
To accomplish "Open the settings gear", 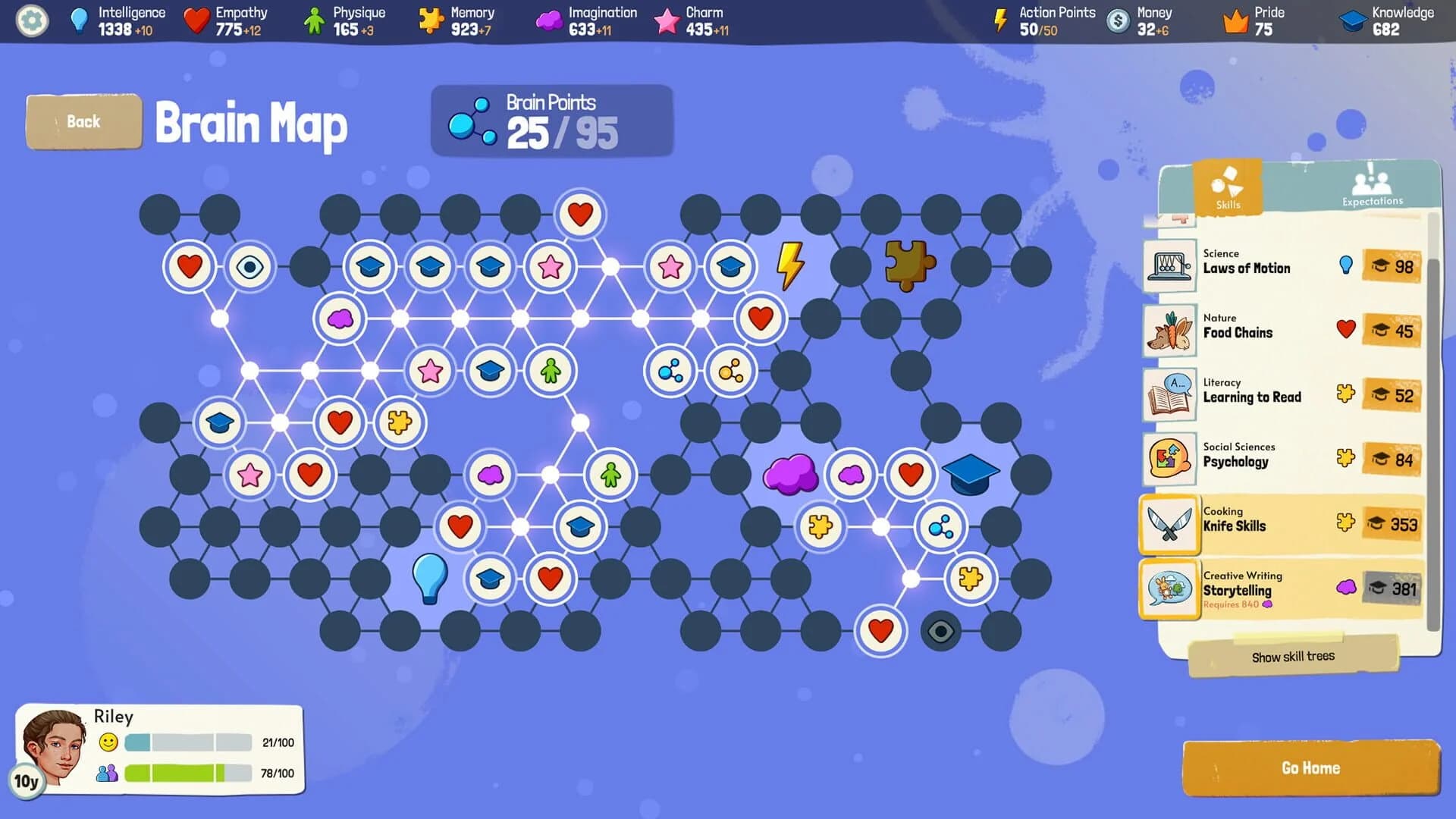I will tap(30, 21).
